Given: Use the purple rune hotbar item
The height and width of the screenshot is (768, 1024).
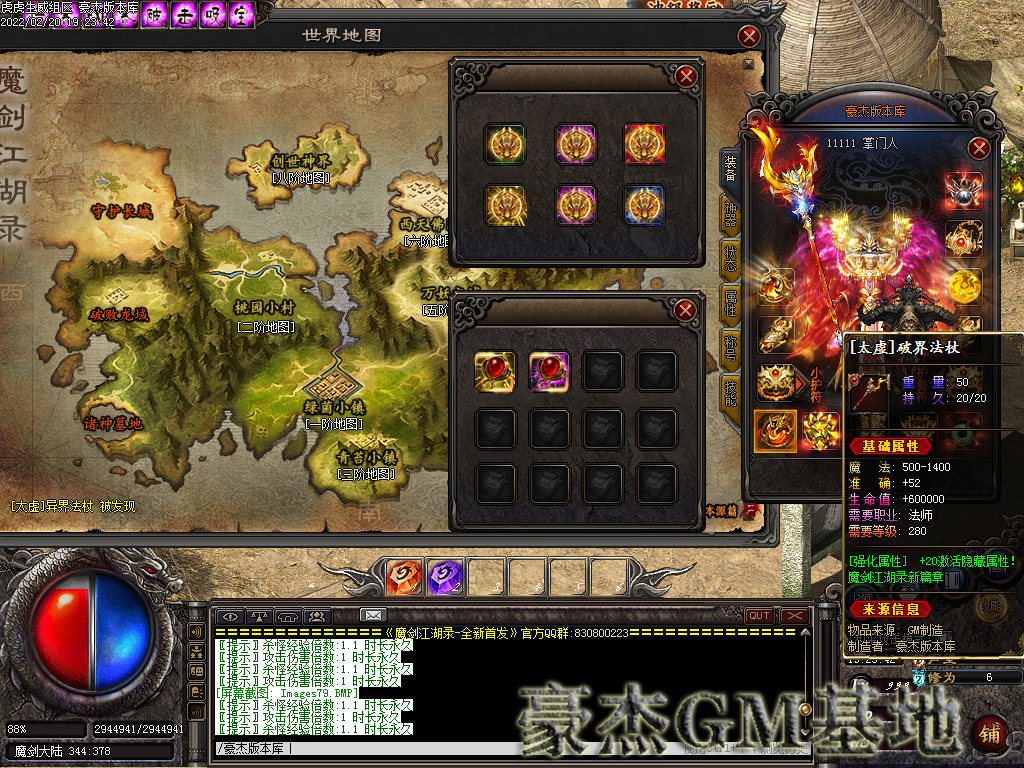Looking at the screenshot, I should click(x=443, y=577).
